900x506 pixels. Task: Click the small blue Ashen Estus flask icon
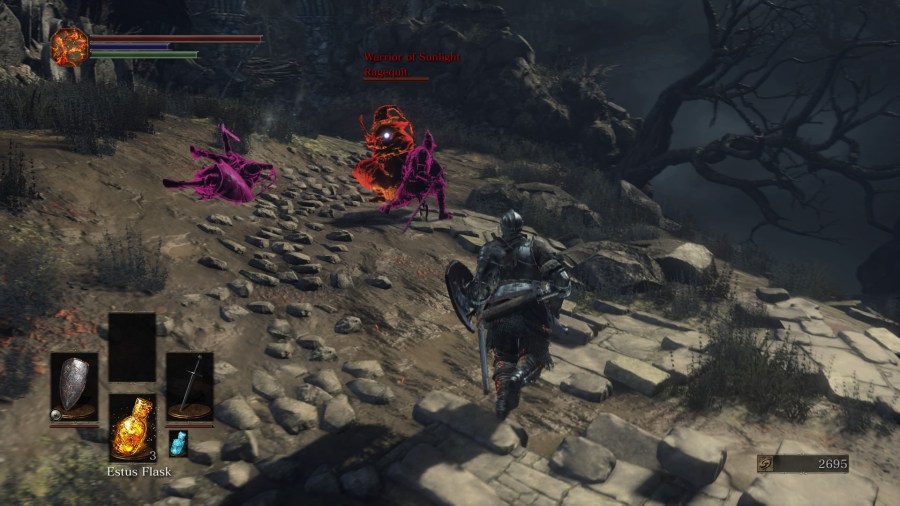[x=178, y=443]
